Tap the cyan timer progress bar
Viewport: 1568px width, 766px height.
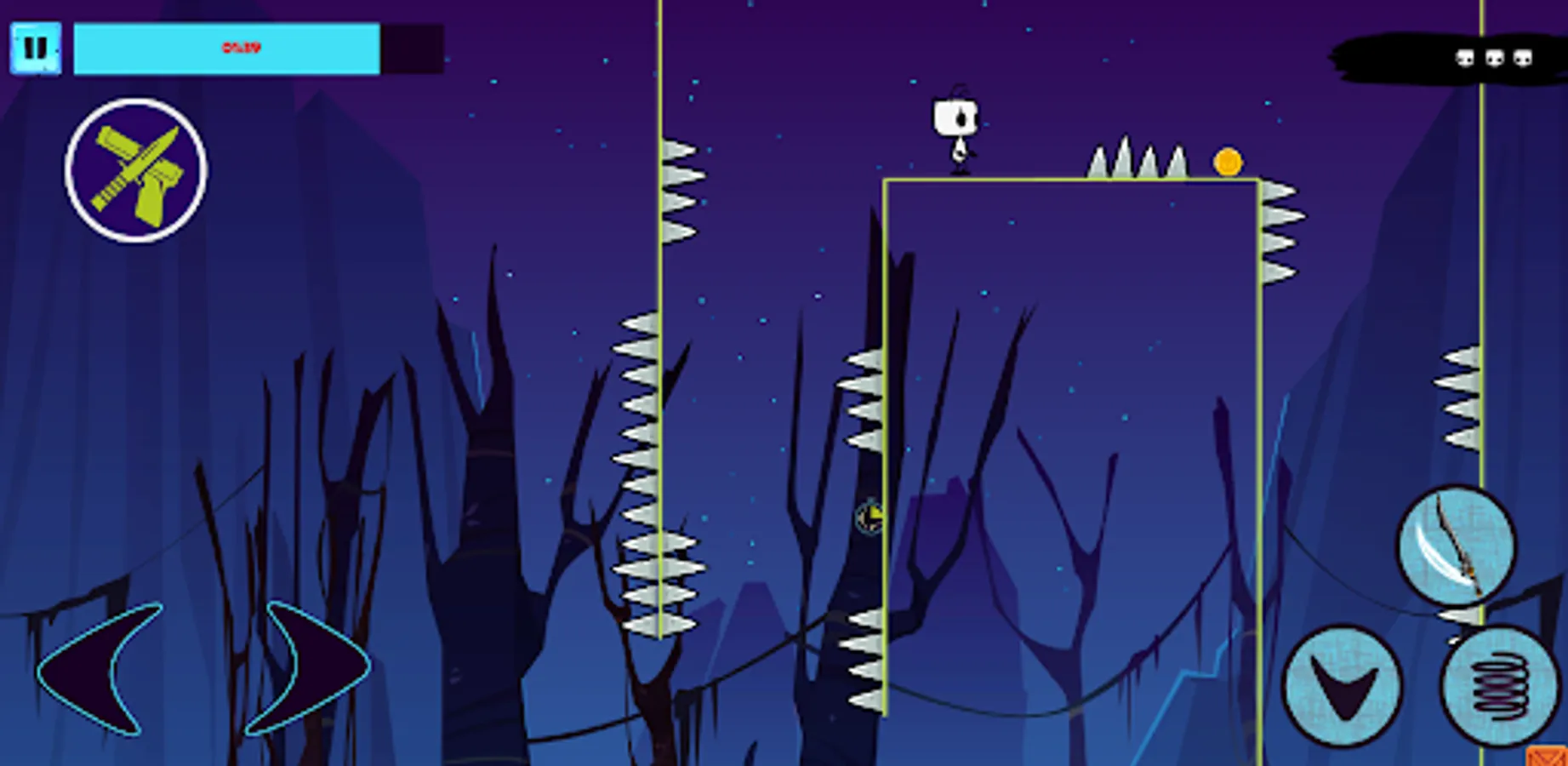(x=225, y=49)
